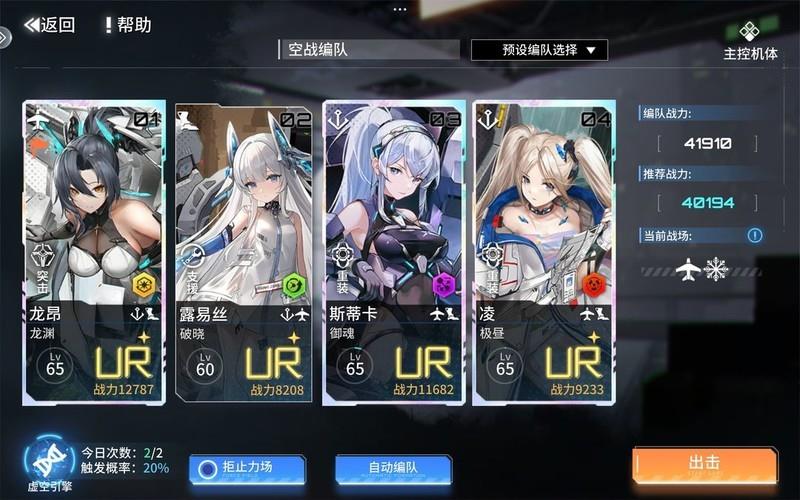Open the 虚空引擎 engine icon
The image size is (800, 500).
[x=49, y=463]
